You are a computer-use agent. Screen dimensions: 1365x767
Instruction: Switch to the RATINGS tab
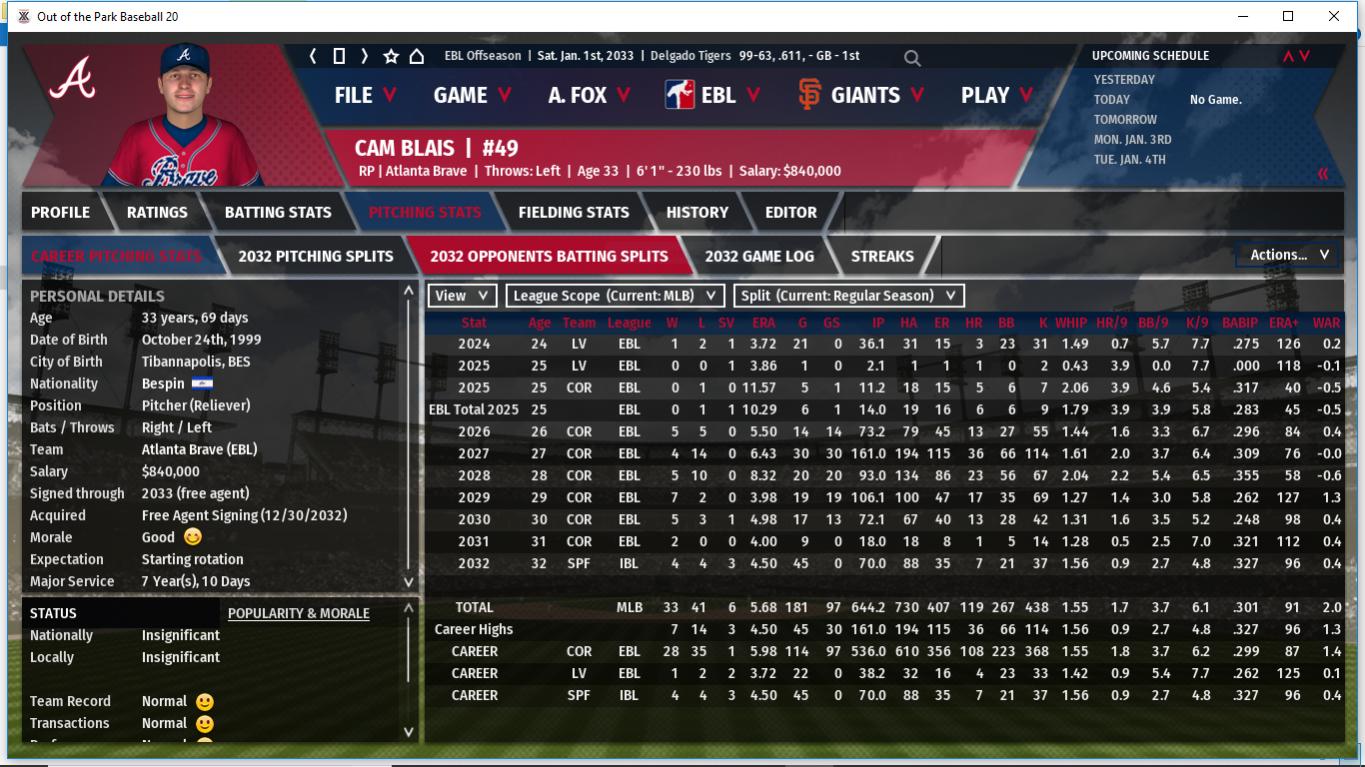click(x=157, y=212)
